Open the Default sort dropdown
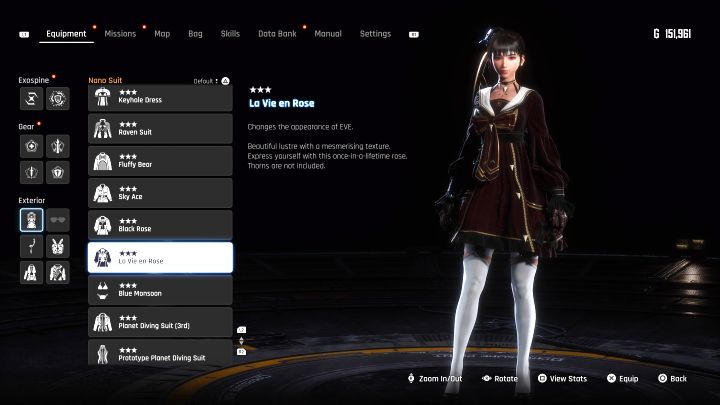The height and width of the screenshot is (405, 720). pyautogui.click(x=212, y=80)
